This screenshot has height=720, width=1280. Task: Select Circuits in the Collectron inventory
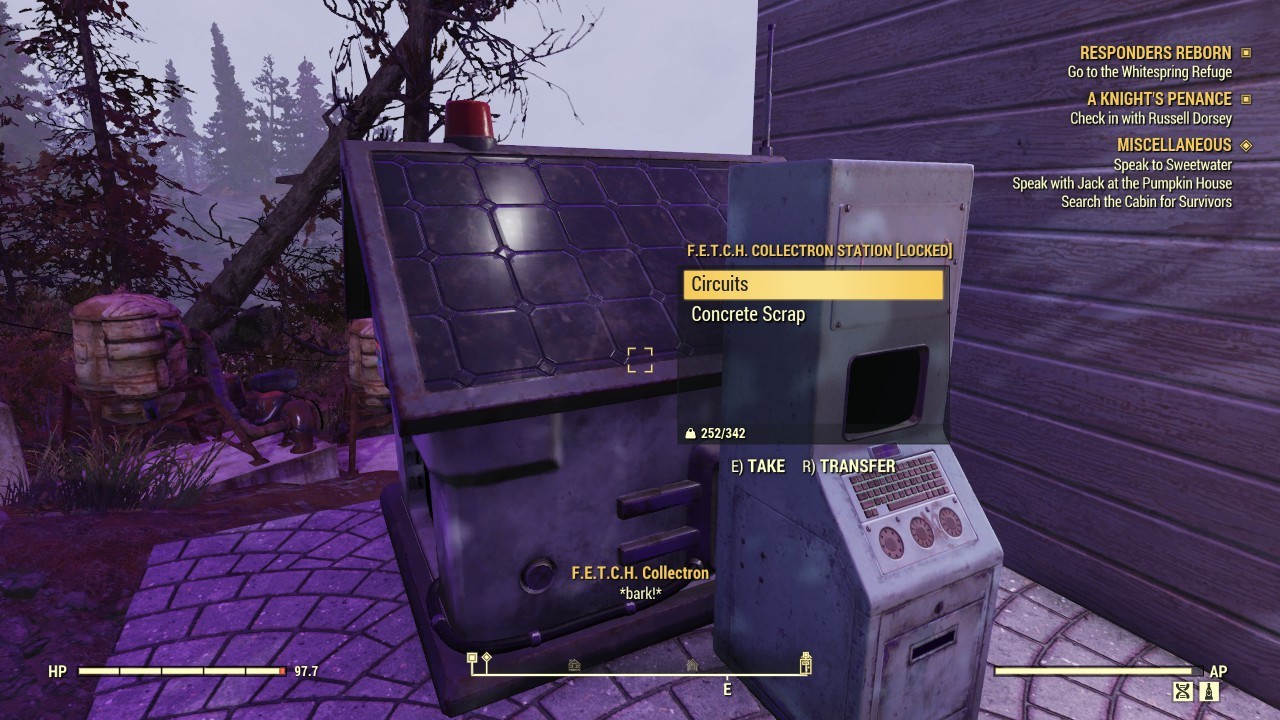coord(812,285)
